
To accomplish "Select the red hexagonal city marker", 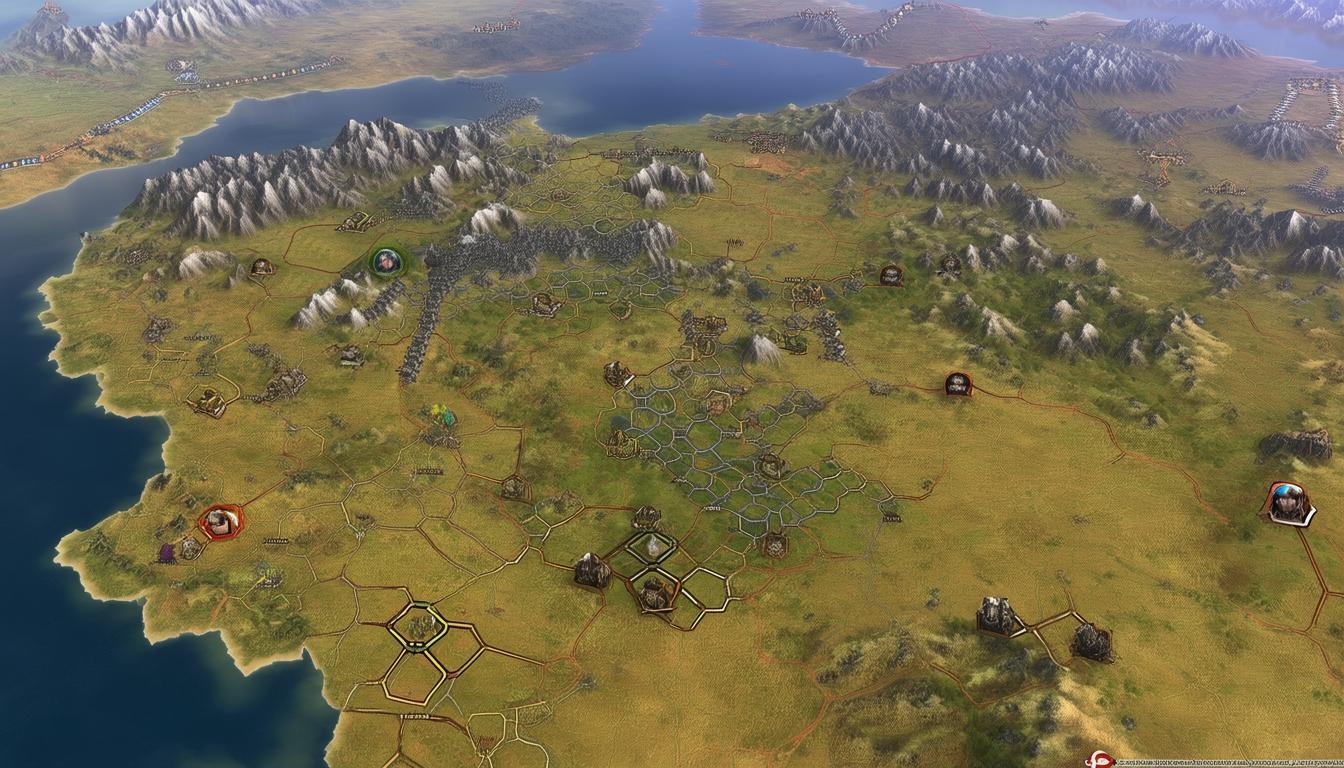I will tap(220, 520).
